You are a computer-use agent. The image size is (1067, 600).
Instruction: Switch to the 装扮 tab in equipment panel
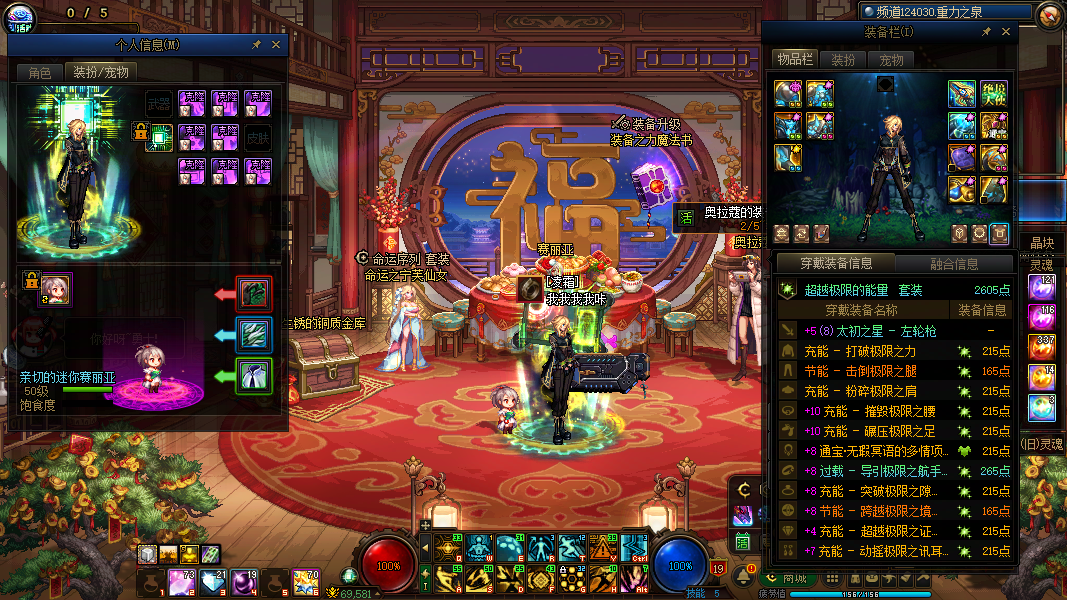(843, 60)
